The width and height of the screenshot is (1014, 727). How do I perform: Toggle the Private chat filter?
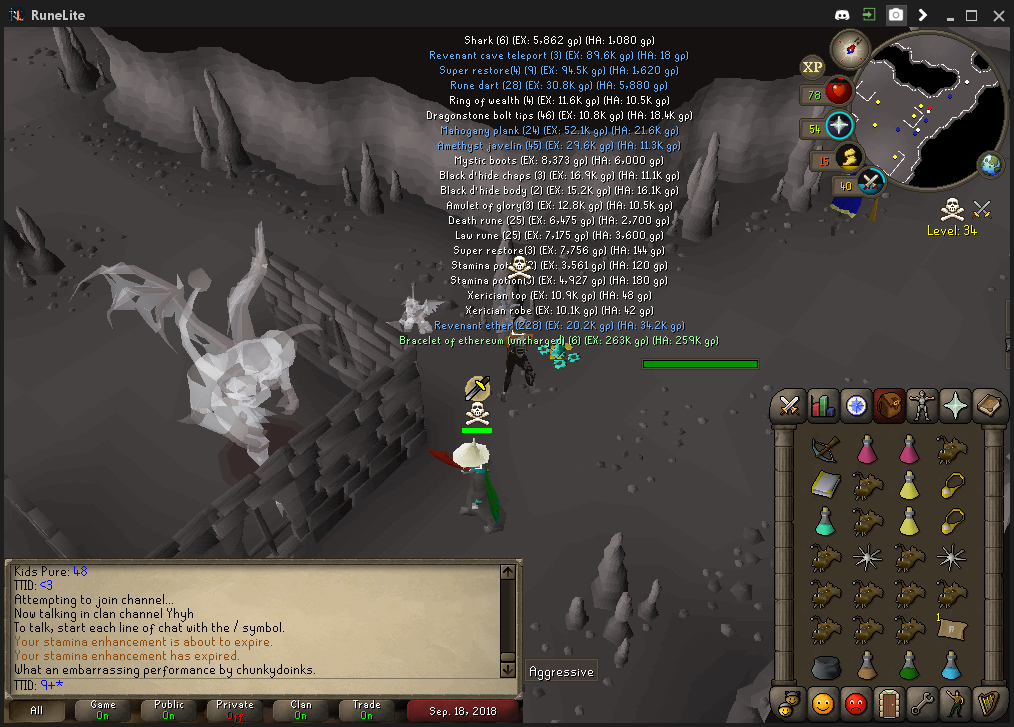(x=234, y=710)
